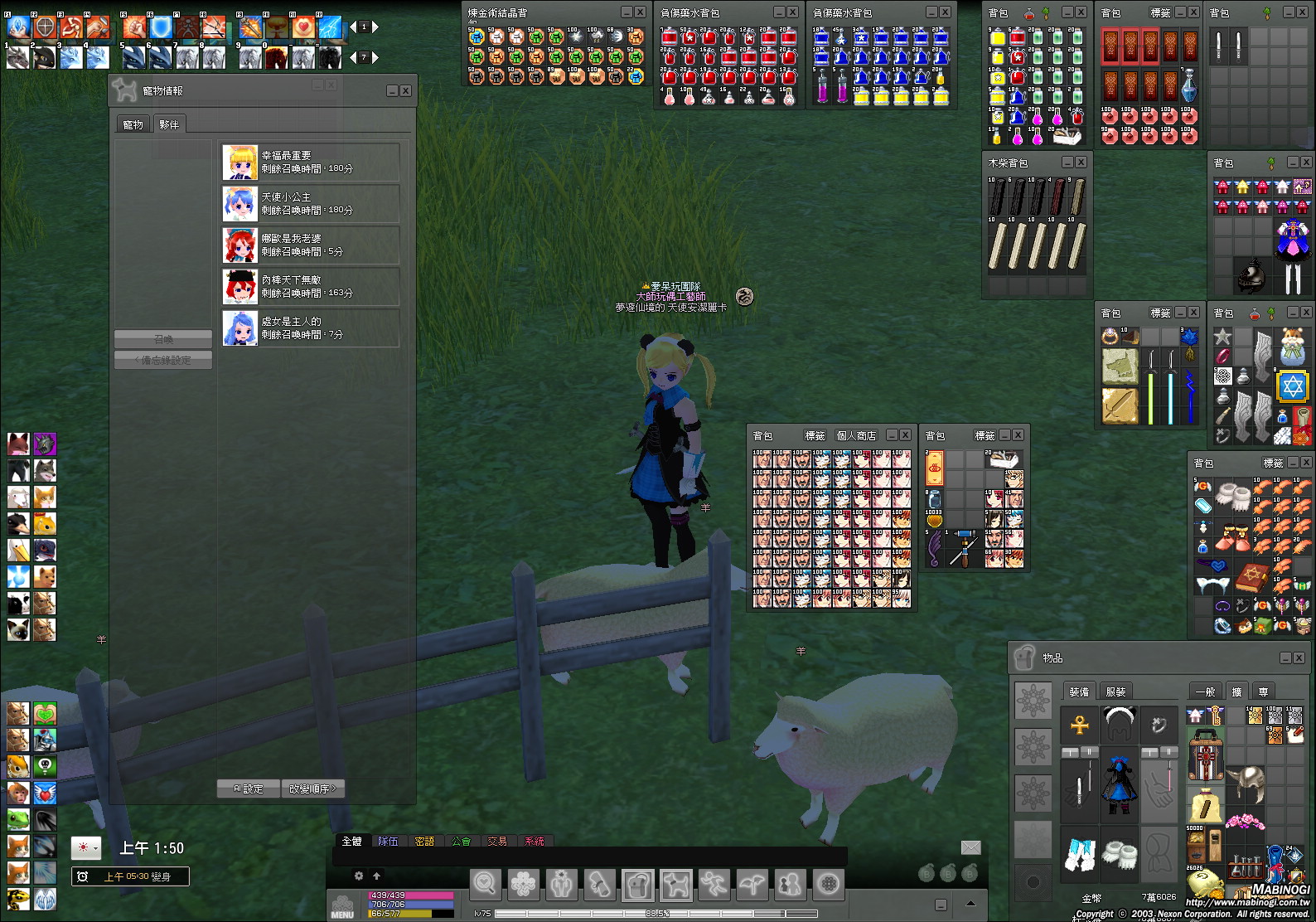Close the 物品 inventory window
Screen dimensions: 1316x922
click(1298, 658)
